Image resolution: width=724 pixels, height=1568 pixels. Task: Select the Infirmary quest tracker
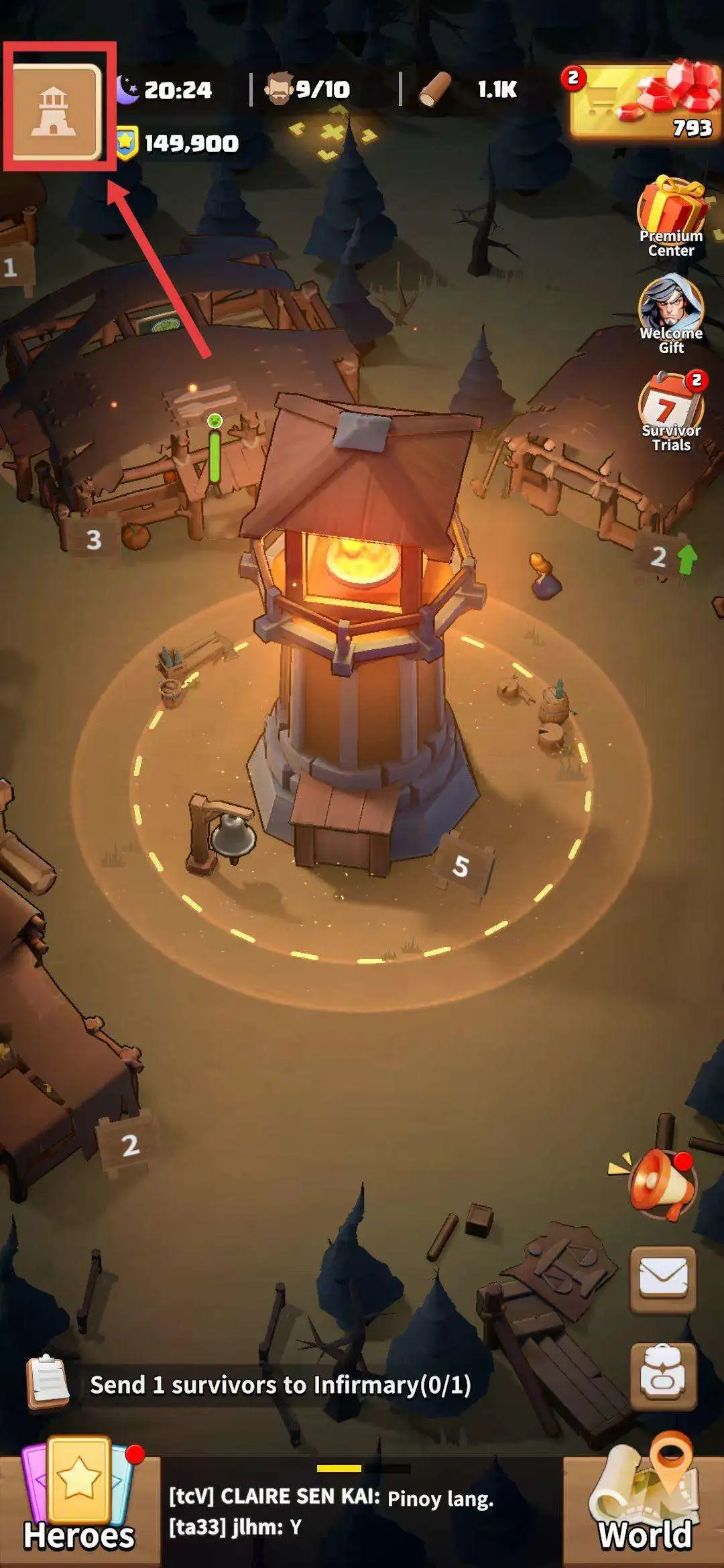tap(280, 1384)
